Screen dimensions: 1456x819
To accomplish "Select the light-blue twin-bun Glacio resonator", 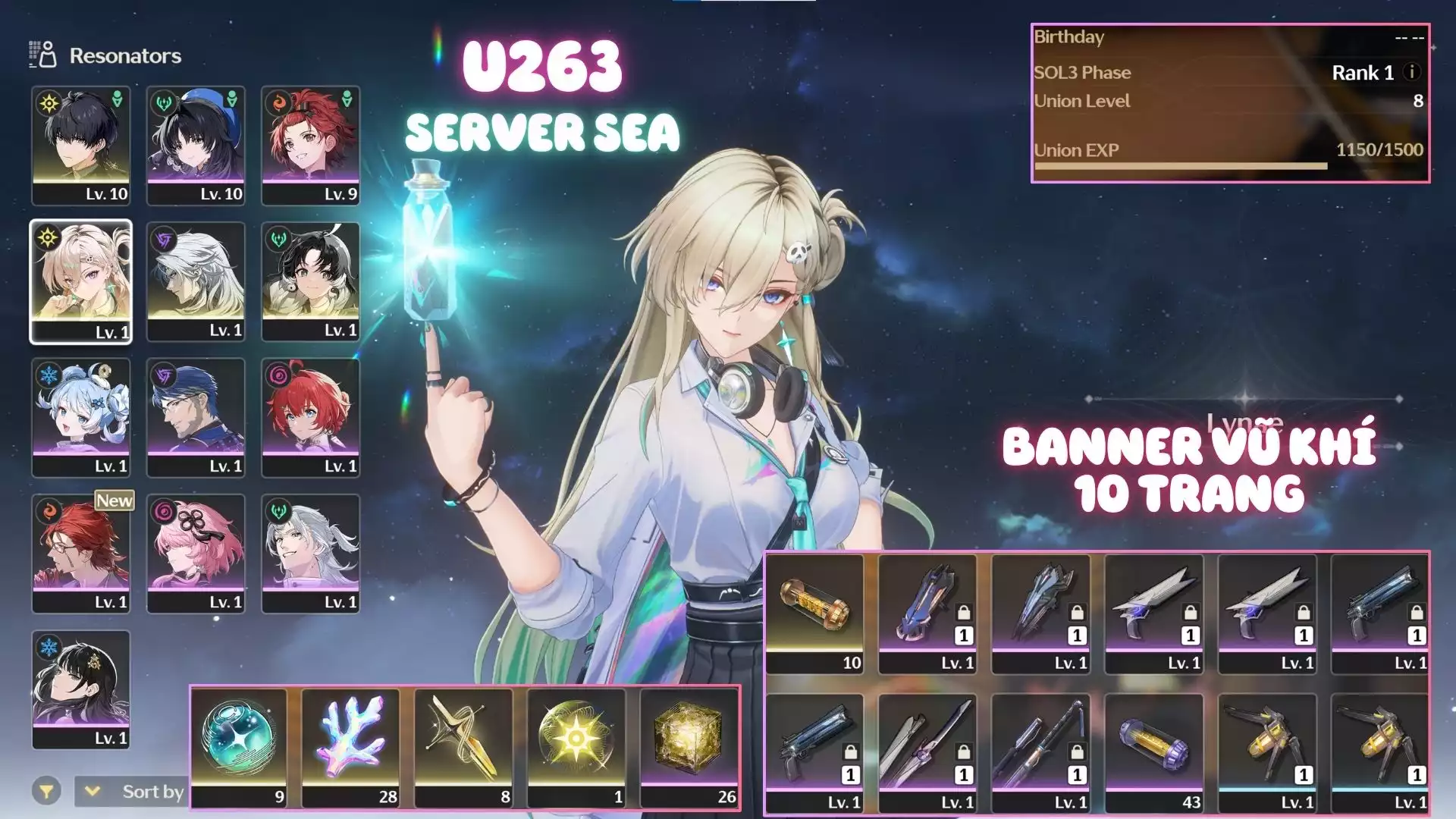I will pos(80,416).
